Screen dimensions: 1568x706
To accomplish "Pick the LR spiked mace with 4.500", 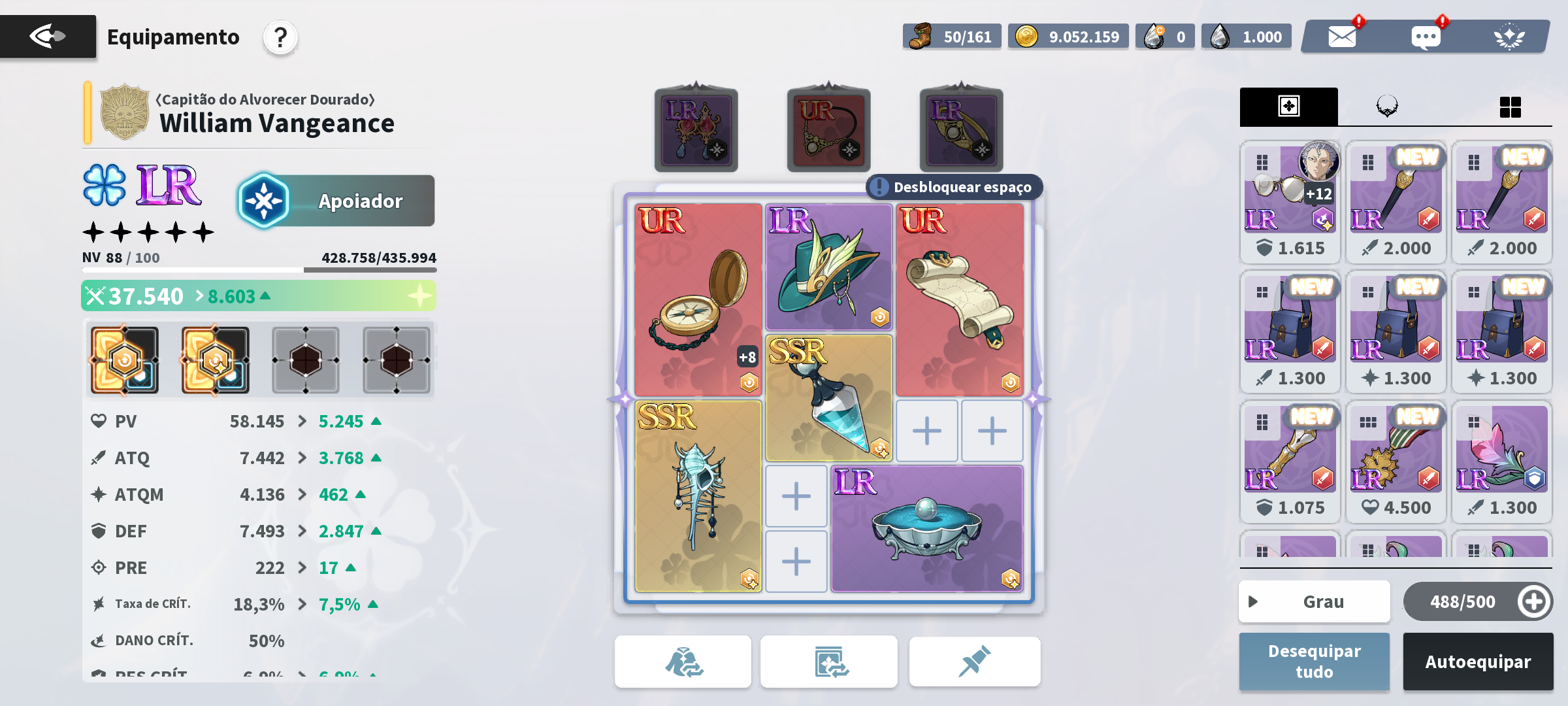I will pyautogui.click(x=1396, y=459).
